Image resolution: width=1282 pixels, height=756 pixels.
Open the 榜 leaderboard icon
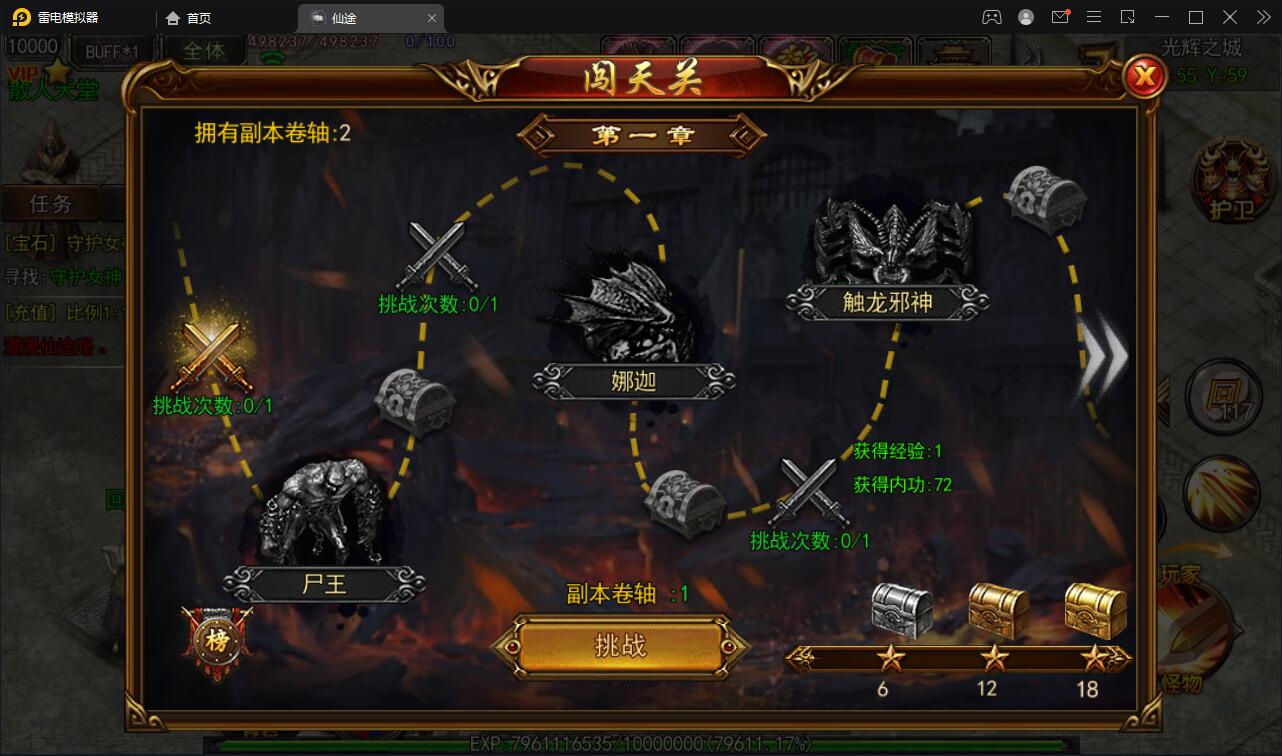pos(215,637)
